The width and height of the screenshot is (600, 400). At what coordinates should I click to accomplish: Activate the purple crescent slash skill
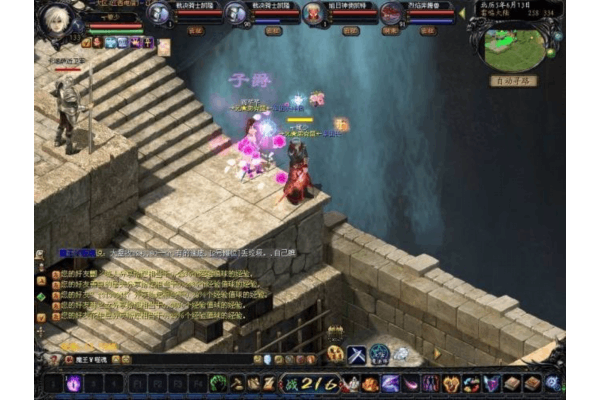(x=390, y=383)
